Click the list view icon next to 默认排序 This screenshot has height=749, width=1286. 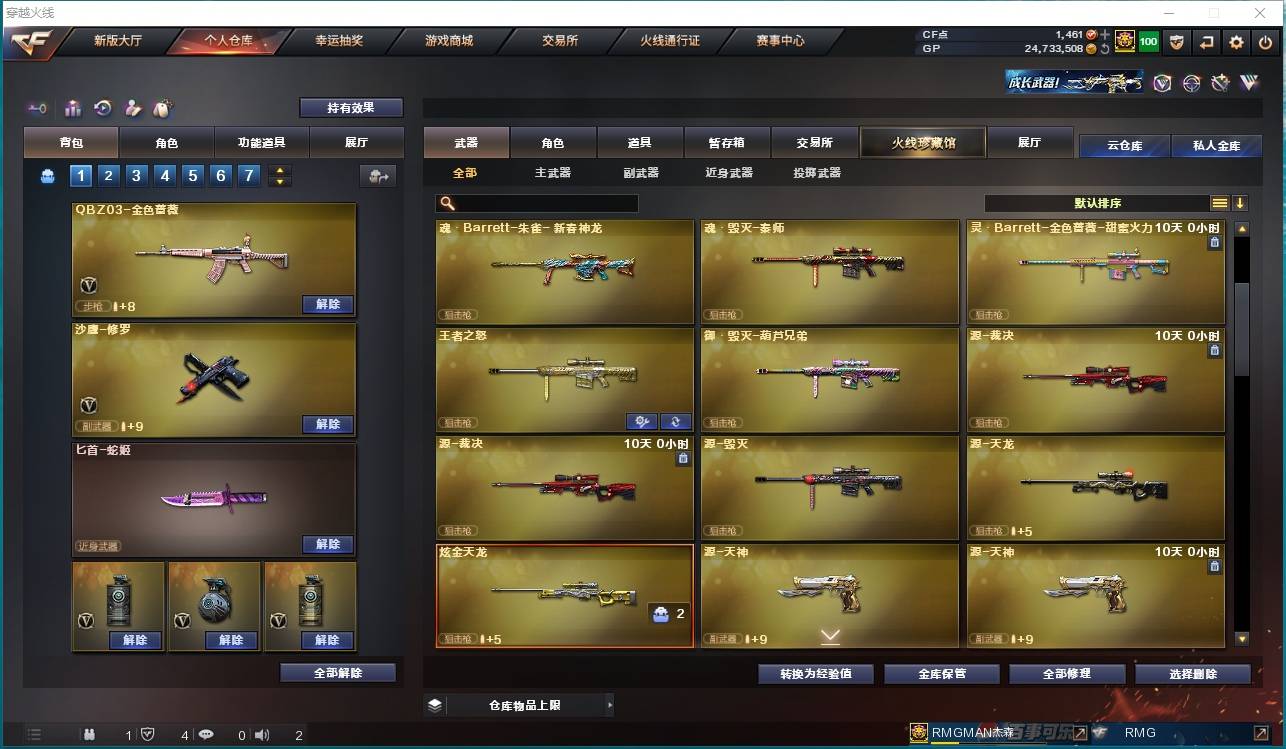click(1220, 202)
